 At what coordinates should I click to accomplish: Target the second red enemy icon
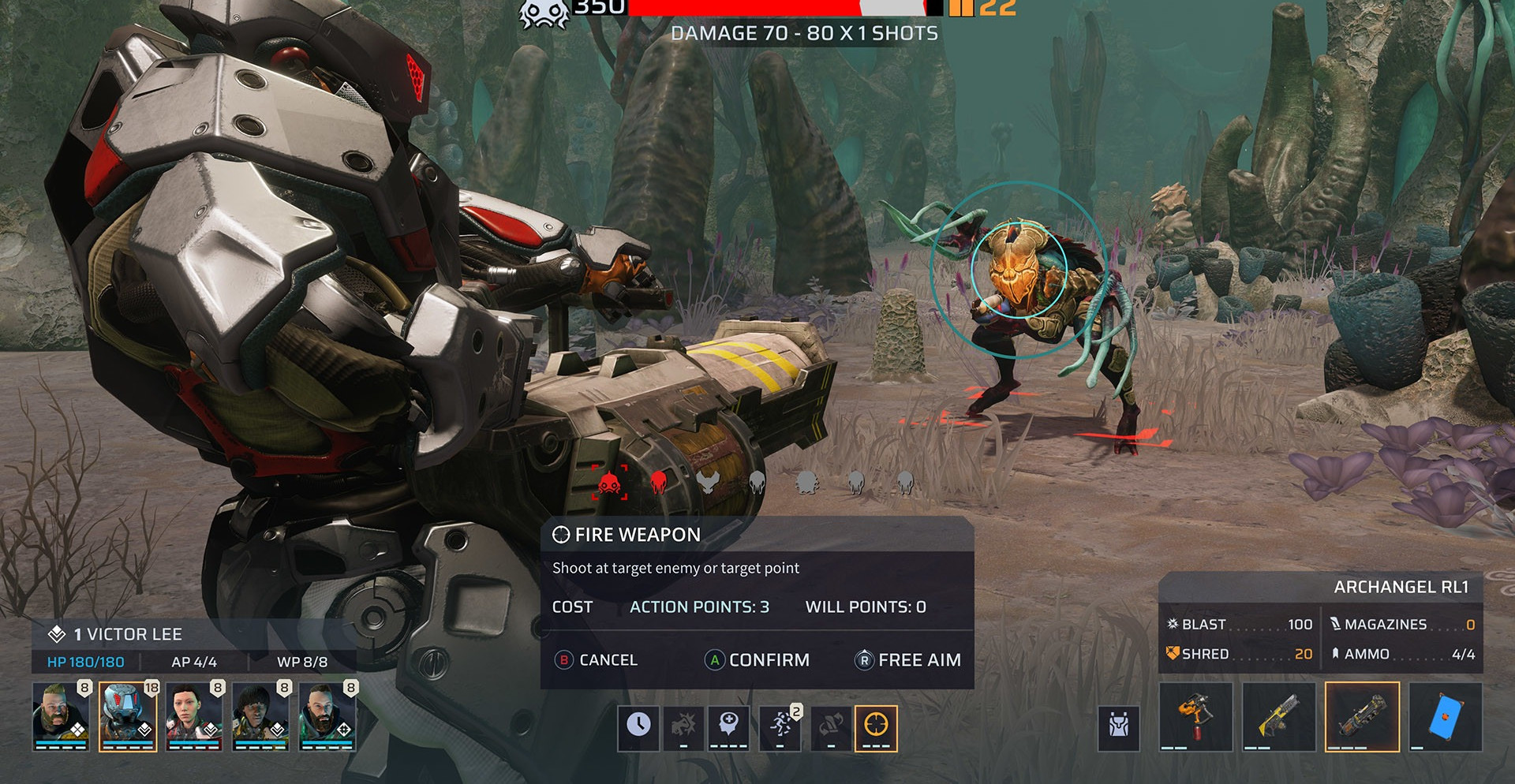[658, 481]
